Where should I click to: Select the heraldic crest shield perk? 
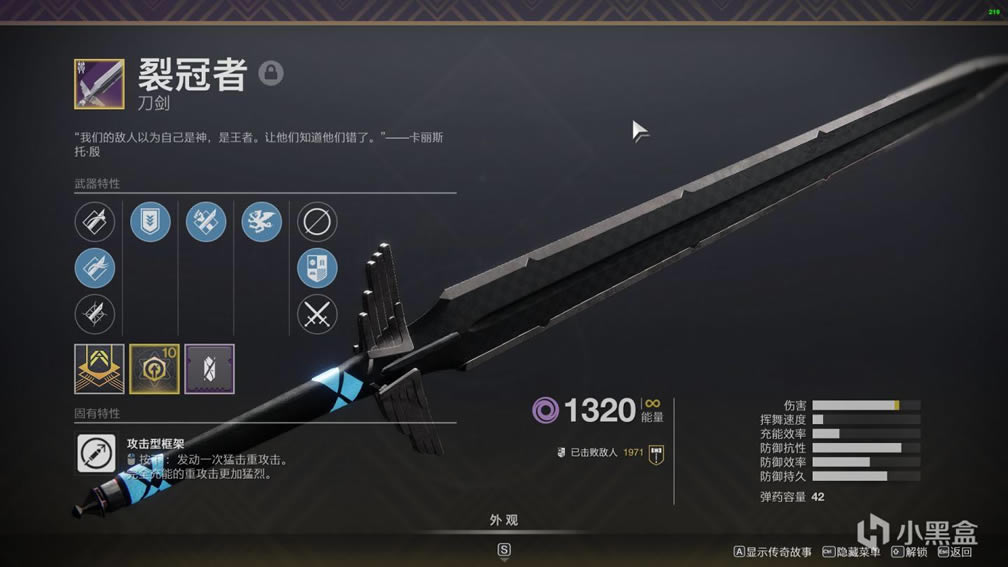click(317, 269)
